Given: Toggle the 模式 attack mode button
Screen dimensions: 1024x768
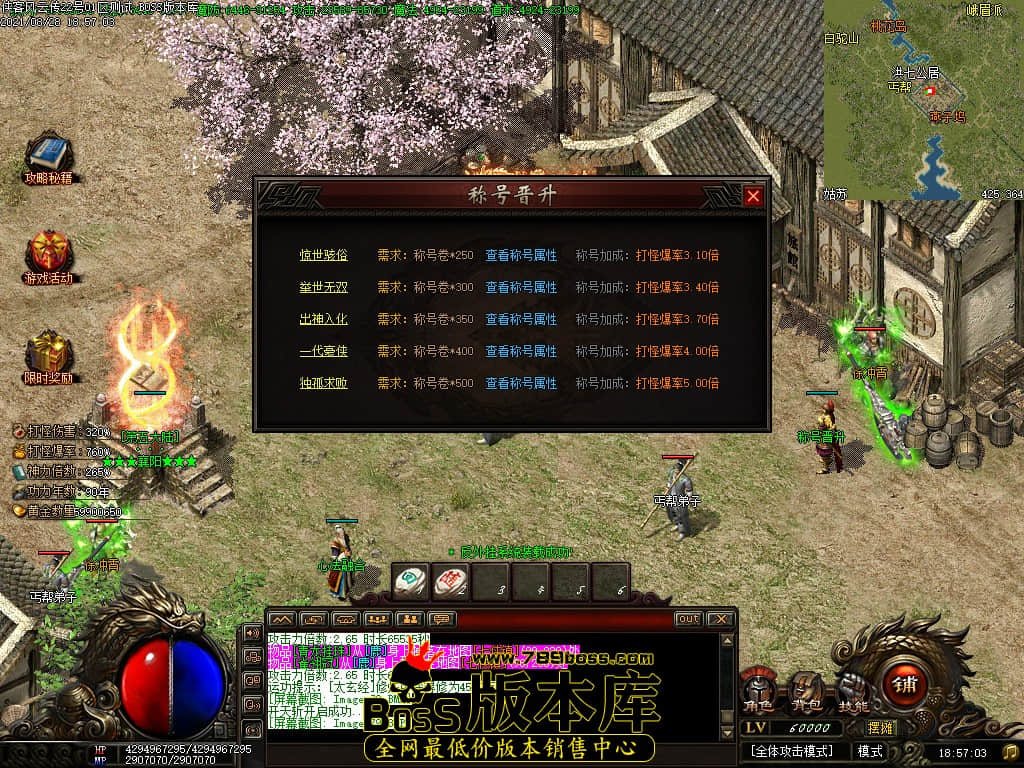Looking at the screenshot, I should (870, 751).
